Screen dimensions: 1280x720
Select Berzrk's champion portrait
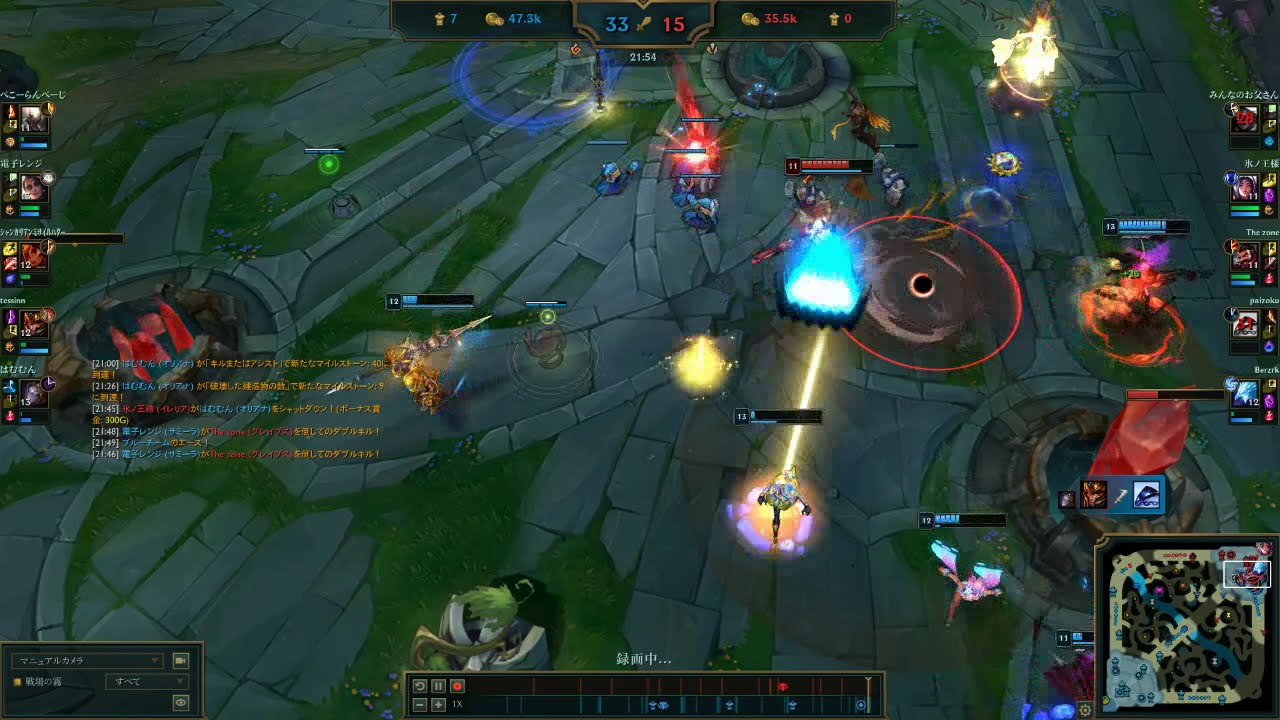coord(1245,393)
